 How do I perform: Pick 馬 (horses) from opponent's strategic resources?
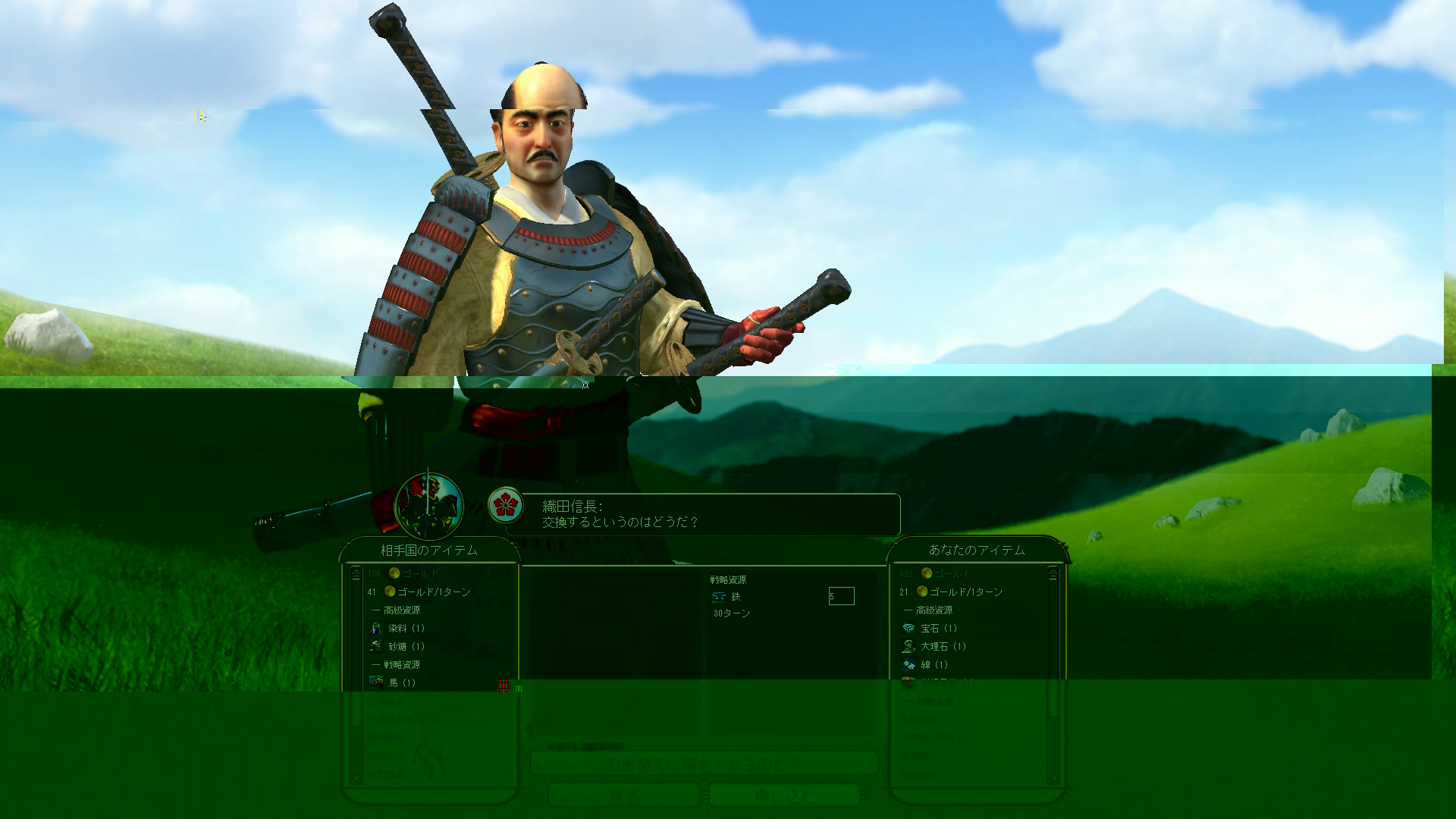click(x=402, y=683)
